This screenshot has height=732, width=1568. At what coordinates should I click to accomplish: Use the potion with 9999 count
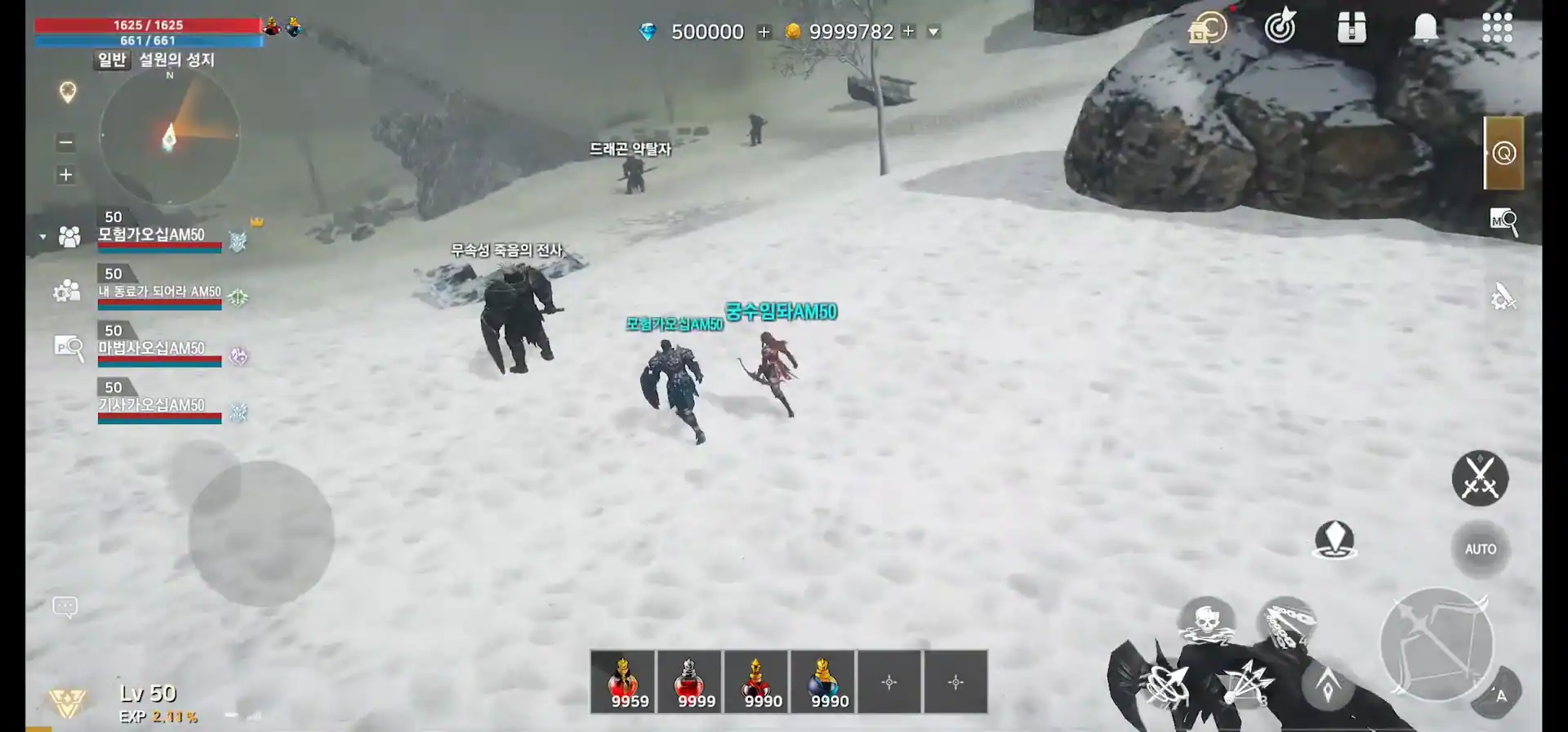coord(689,682)
